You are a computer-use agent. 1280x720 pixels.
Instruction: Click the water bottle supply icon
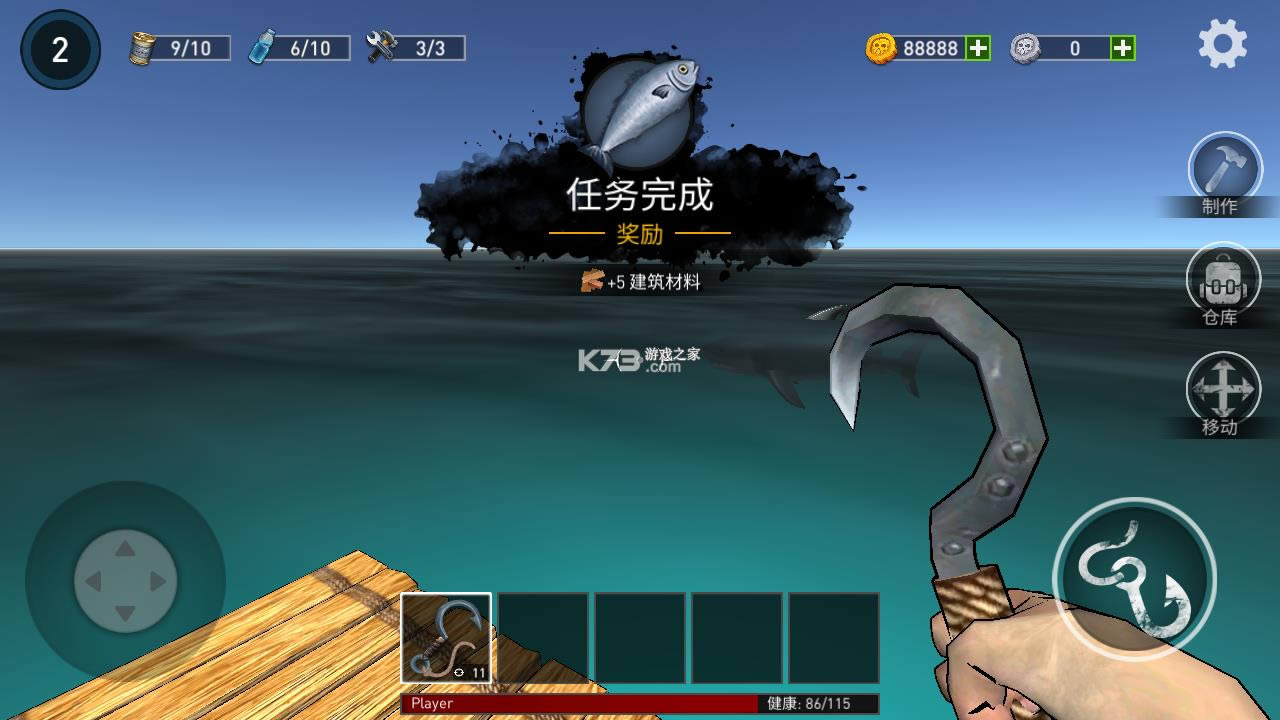[262, 45]
